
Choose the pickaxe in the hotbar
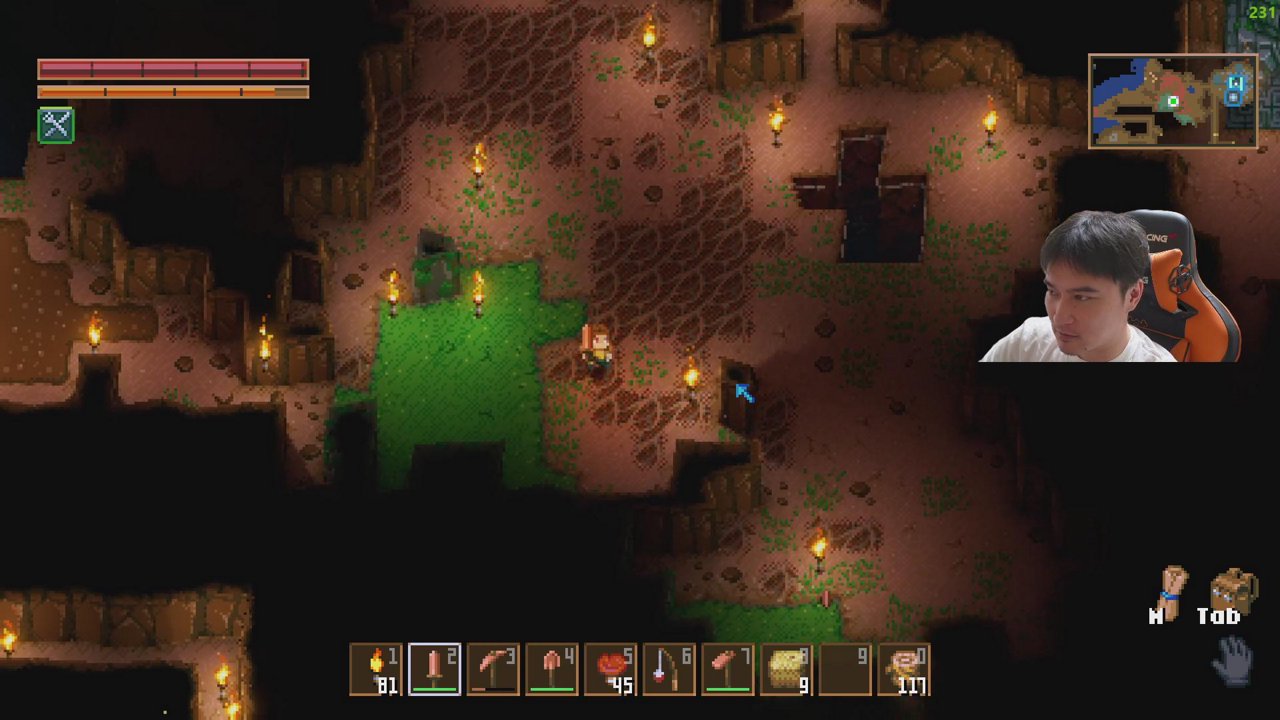493,669
